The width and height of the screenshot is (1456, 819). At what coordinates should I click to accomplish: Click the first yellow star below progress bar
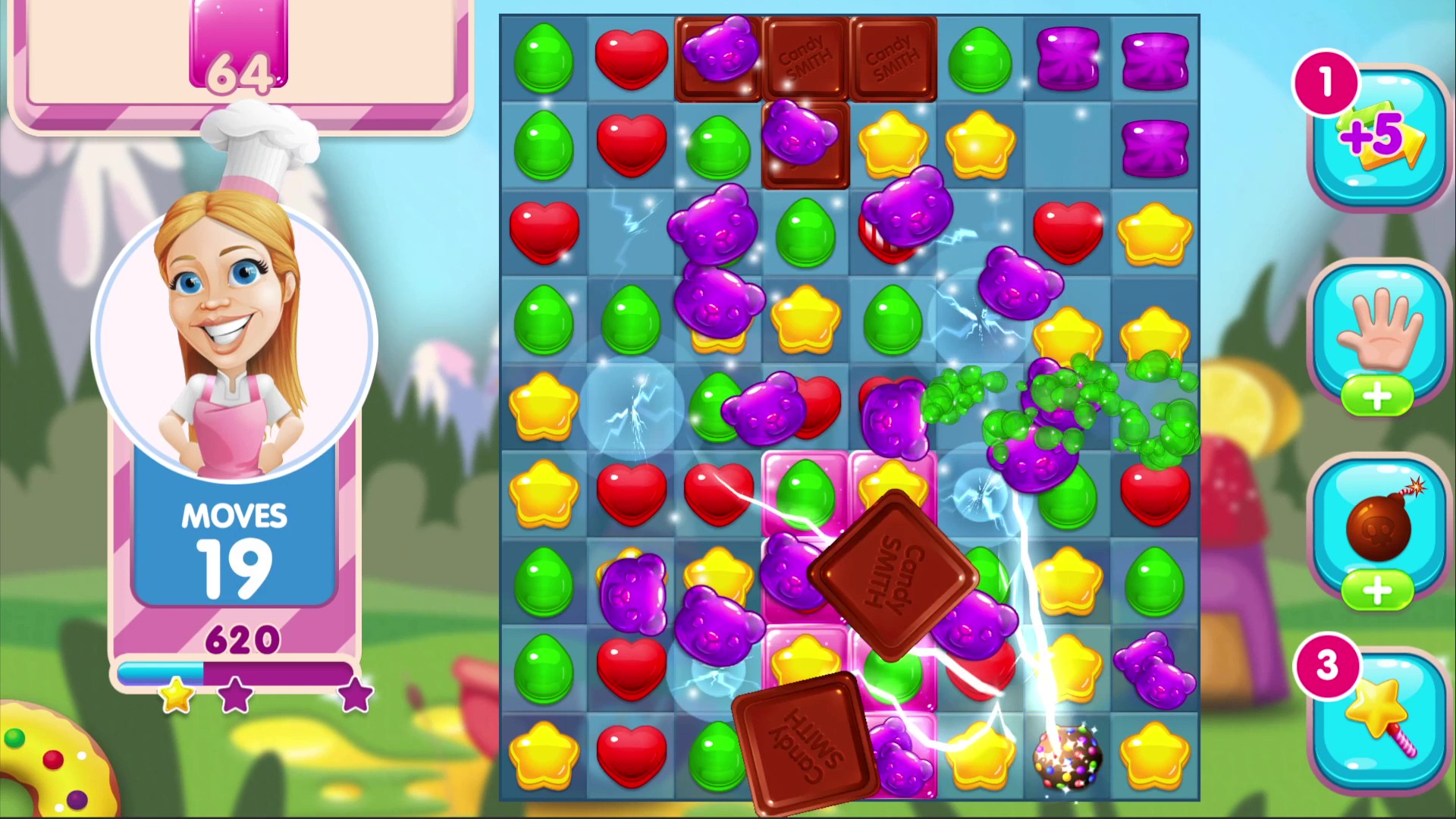176,698
